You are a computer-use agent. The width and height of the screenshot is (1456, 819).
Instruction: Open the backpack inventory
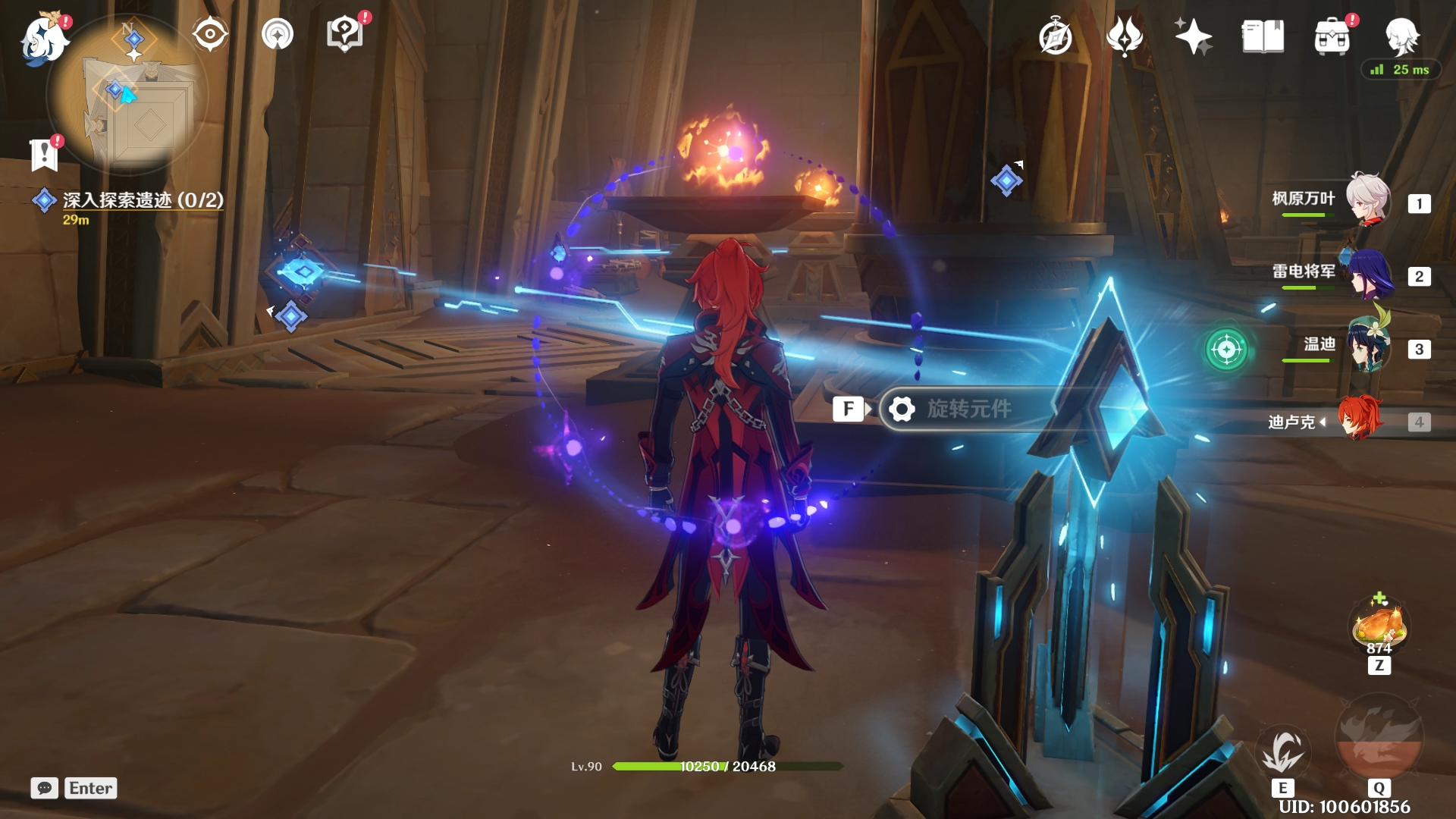click(1332, 36)
